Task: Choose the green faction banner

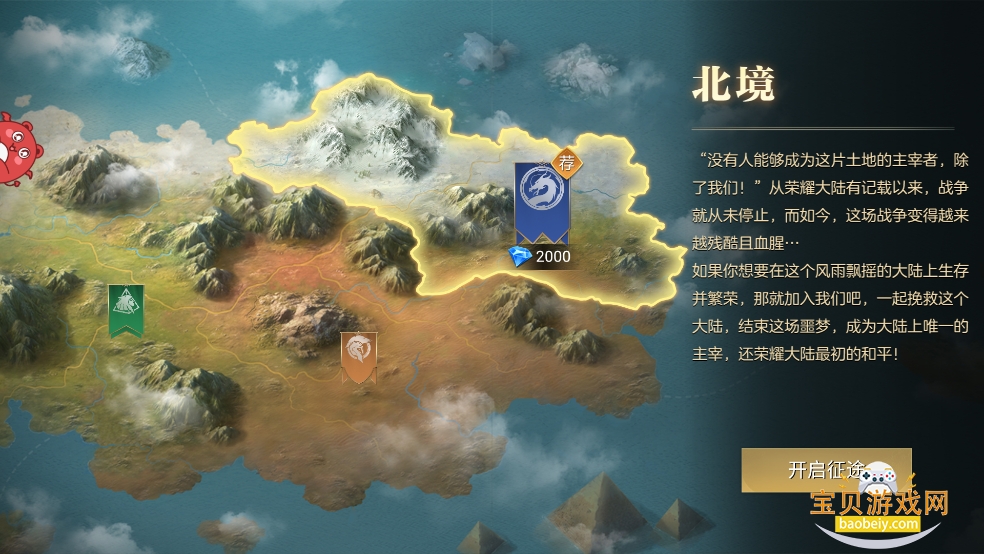Action: [x=126, y=310]
